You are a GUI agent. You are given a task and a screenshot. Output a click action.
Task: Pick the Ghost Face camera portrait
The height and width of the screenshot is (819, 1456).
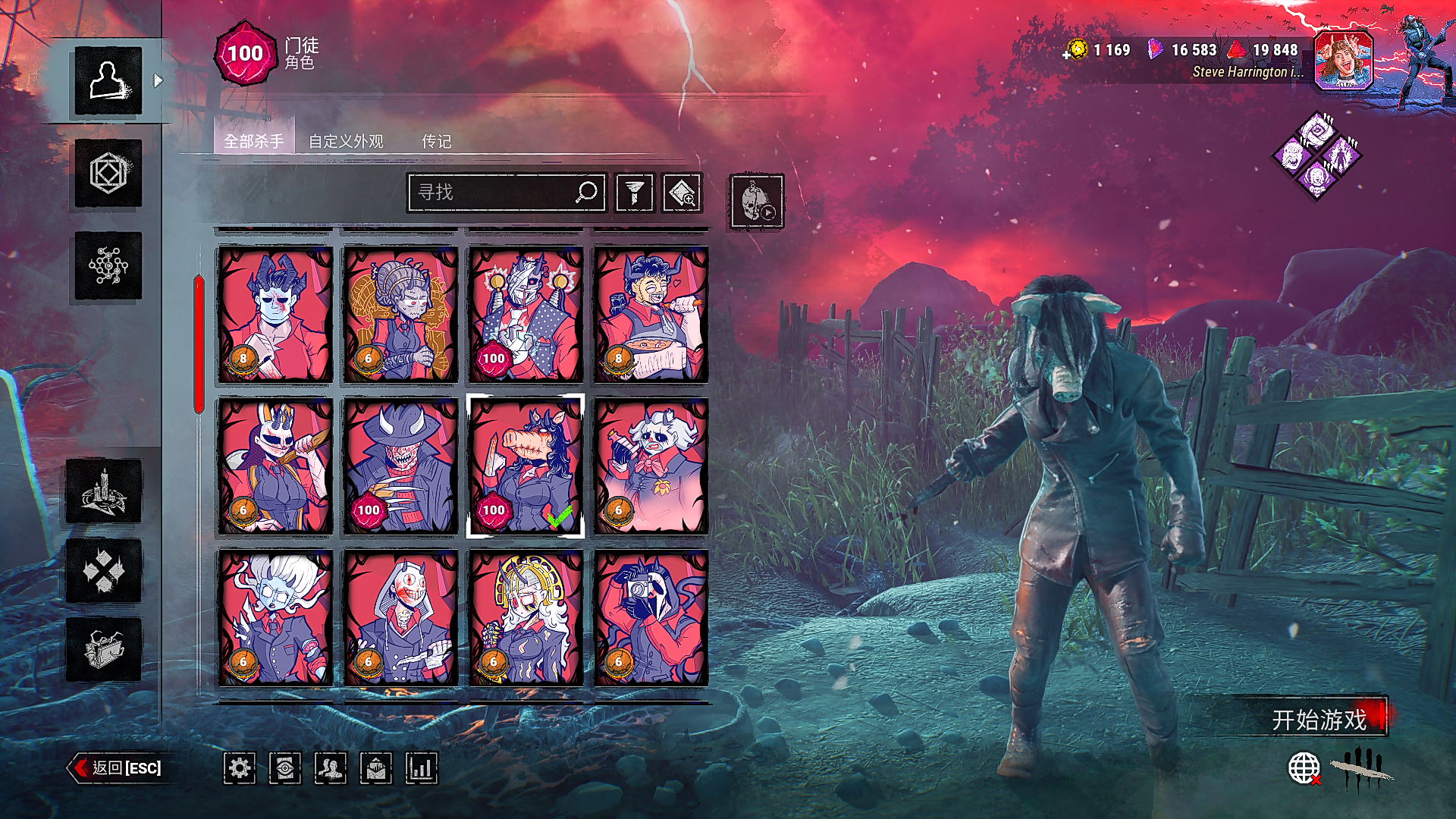tap(651, 617)
